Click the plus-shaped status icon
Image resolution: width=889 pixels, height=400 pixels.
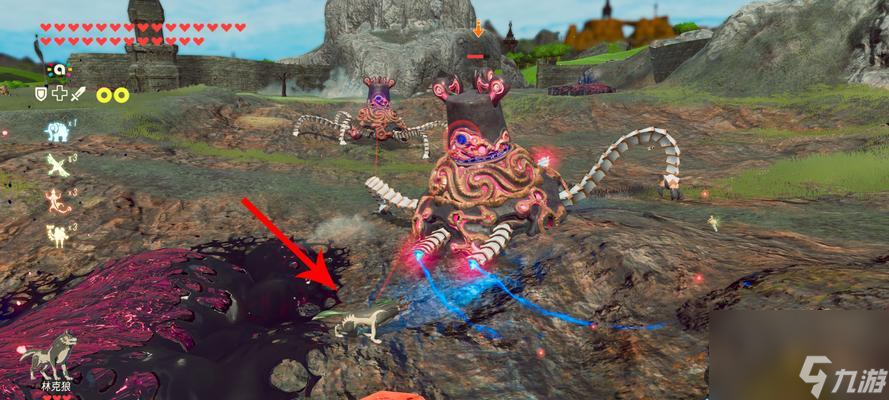click(59, 93)
